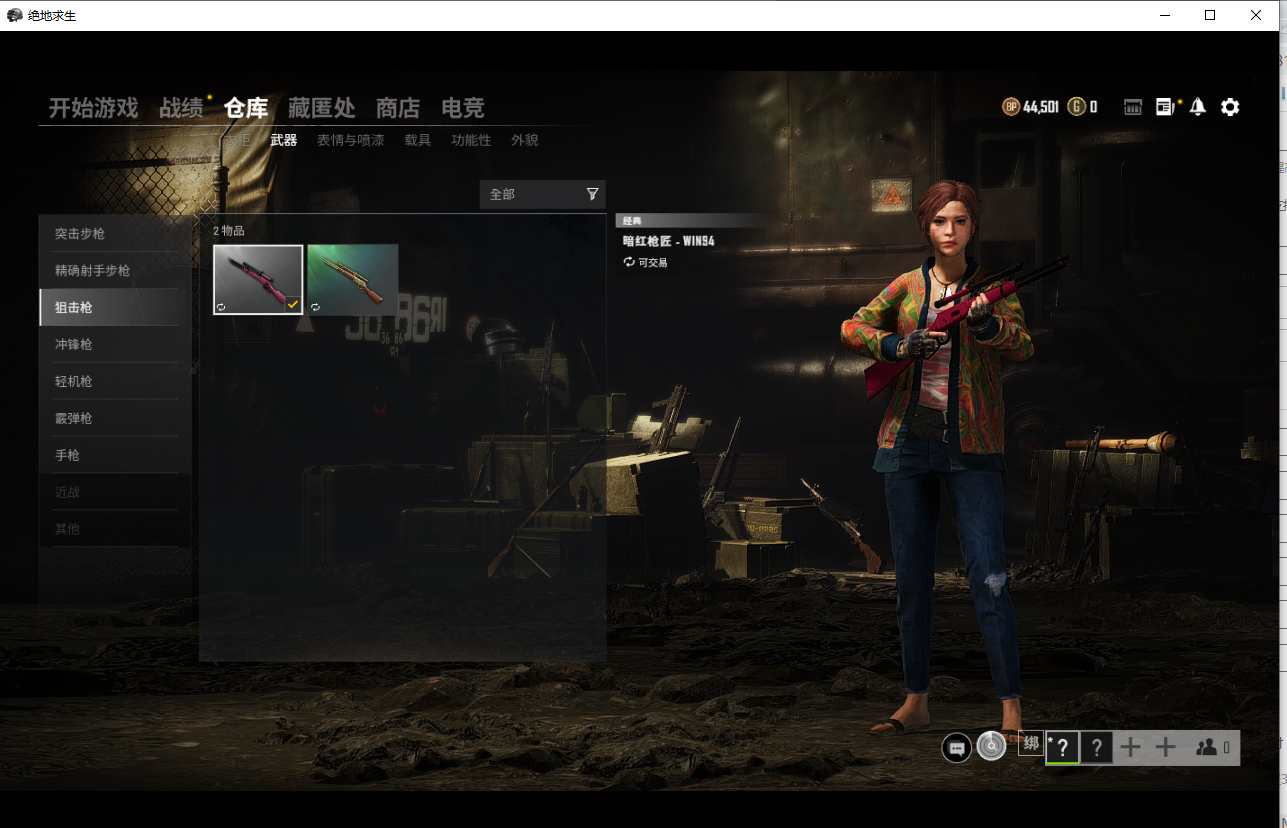Open the 商店 menu
This screenshot has height=828, width=1287.
(398, 107)
